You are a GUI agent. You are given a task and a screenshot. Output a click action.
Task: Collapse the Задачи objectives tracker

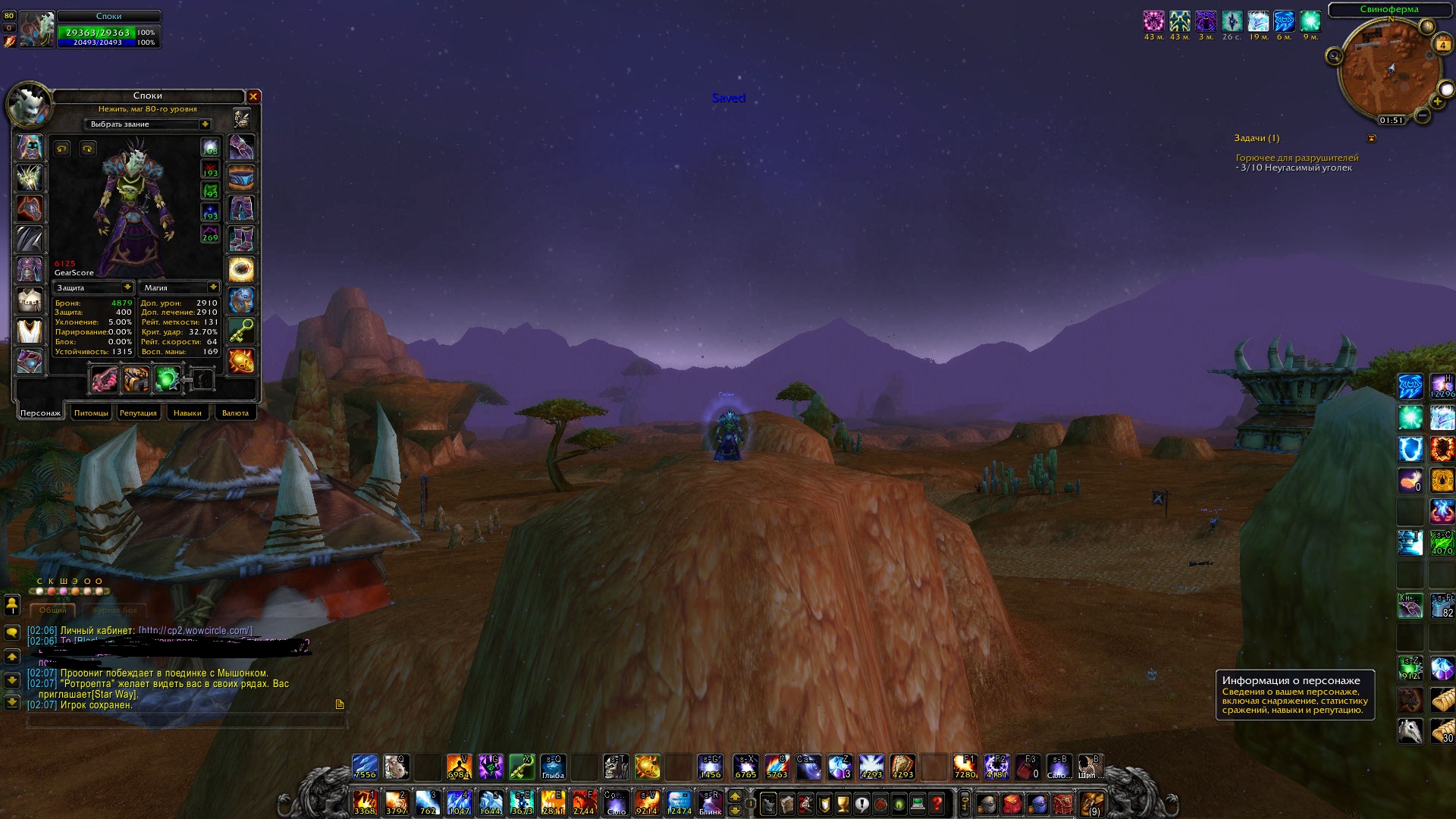(1371, 138)
